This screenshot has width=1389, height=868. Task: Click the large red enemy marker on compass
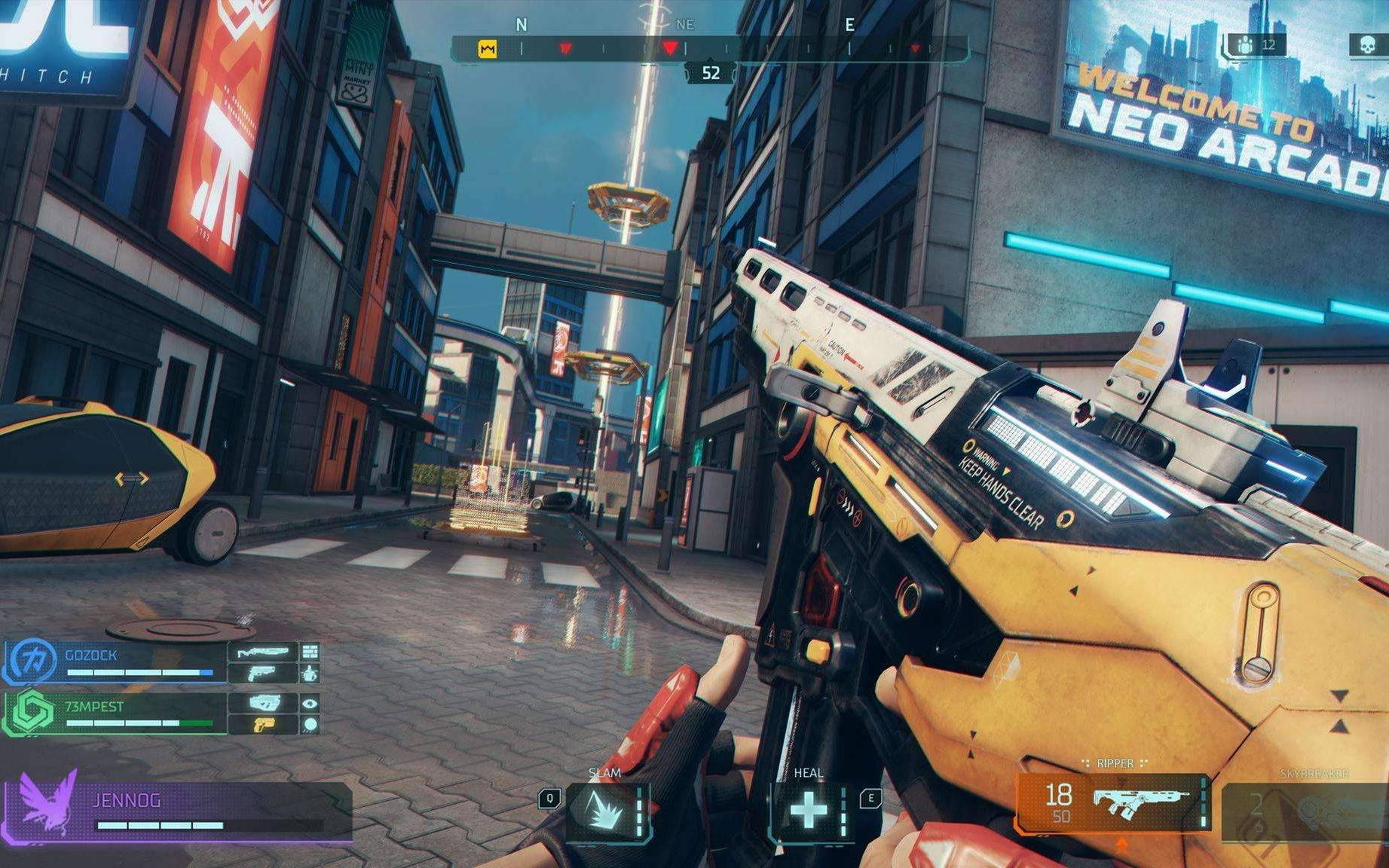669,49
